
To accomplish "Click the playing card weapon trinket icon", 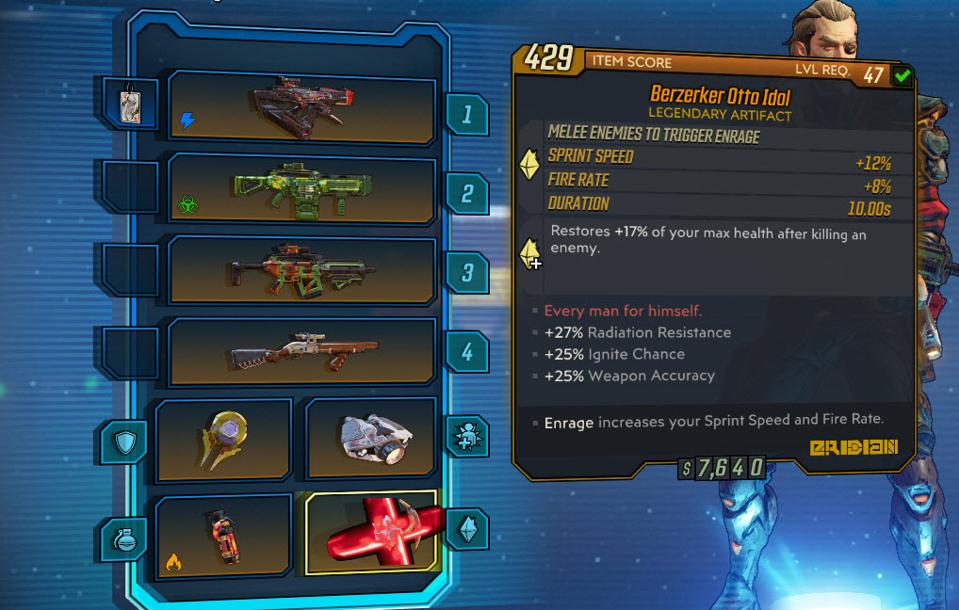I will (127, 103).
